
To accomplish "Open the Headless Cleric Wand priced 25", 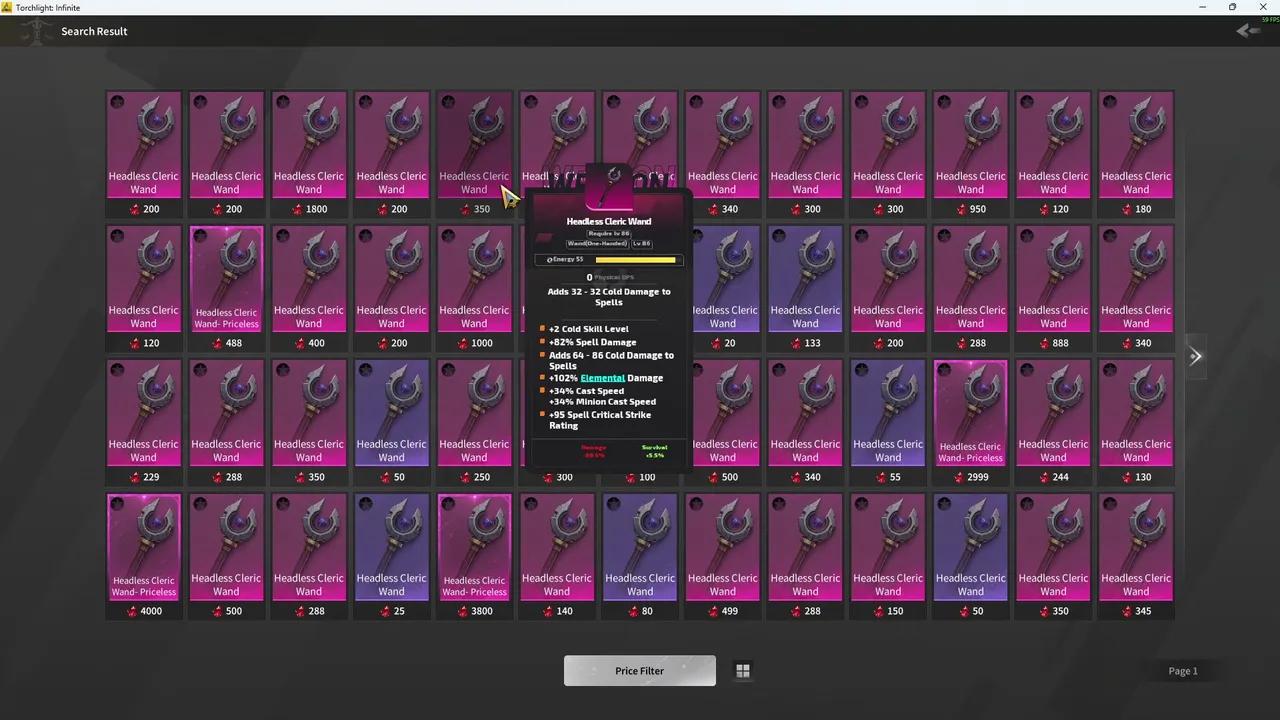I will tap(391, 545).
